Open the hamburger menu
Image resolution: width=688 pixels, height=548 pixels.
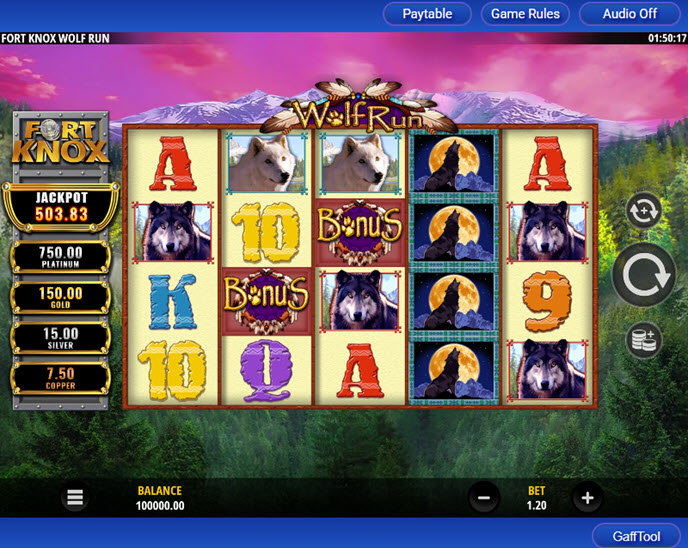75,497
